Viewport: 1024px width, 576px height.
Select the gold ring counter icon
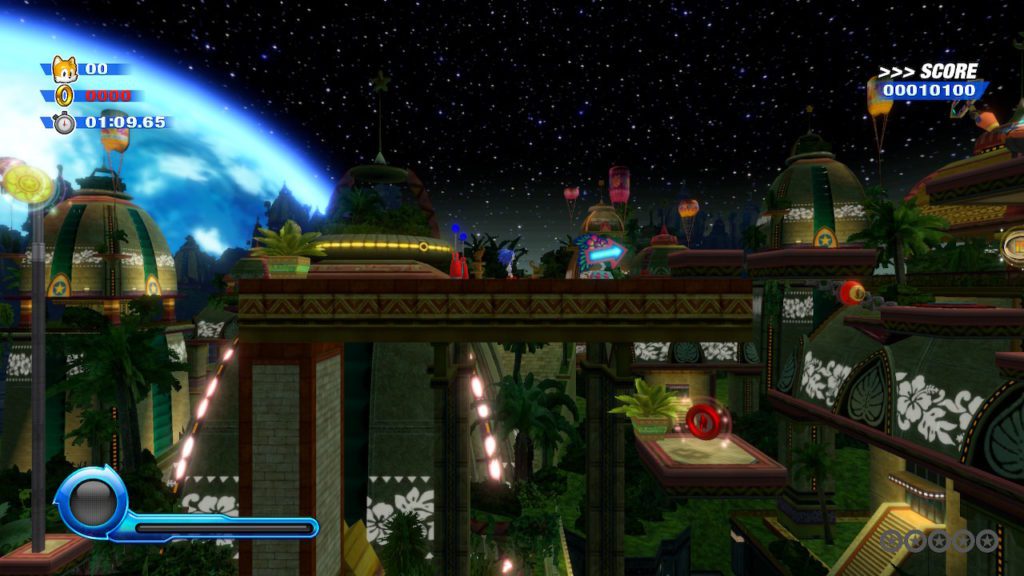pyautogui.click(x=64, y=96)
